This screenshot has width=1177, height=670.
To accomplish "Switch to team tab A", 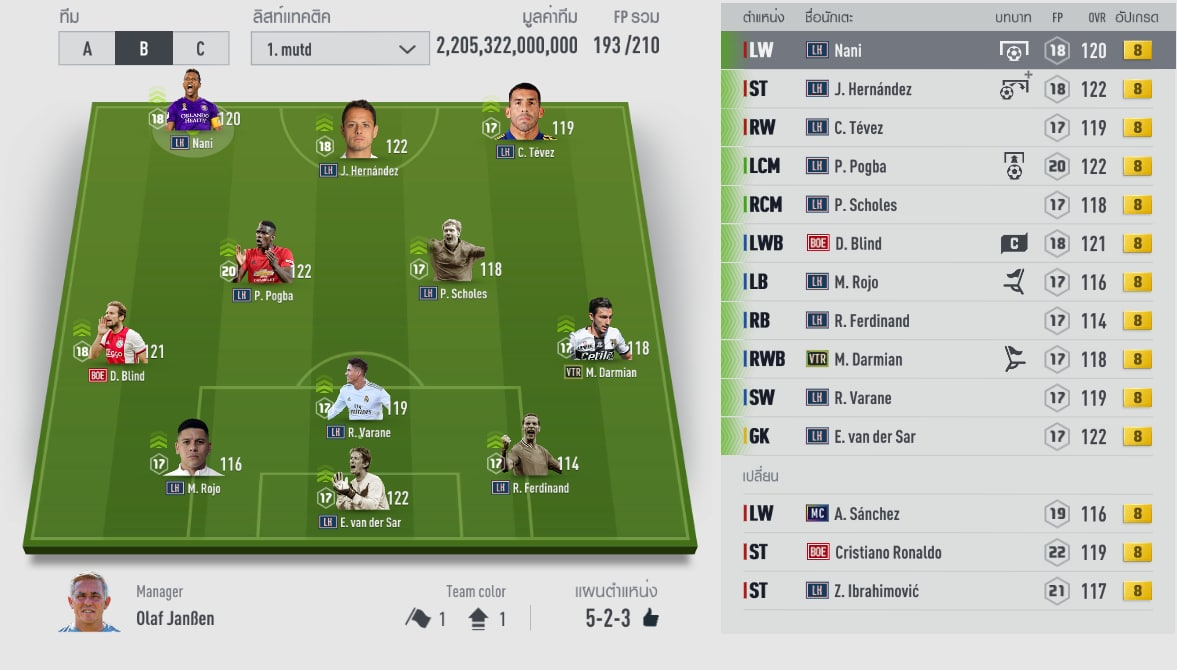I will 87,48.
